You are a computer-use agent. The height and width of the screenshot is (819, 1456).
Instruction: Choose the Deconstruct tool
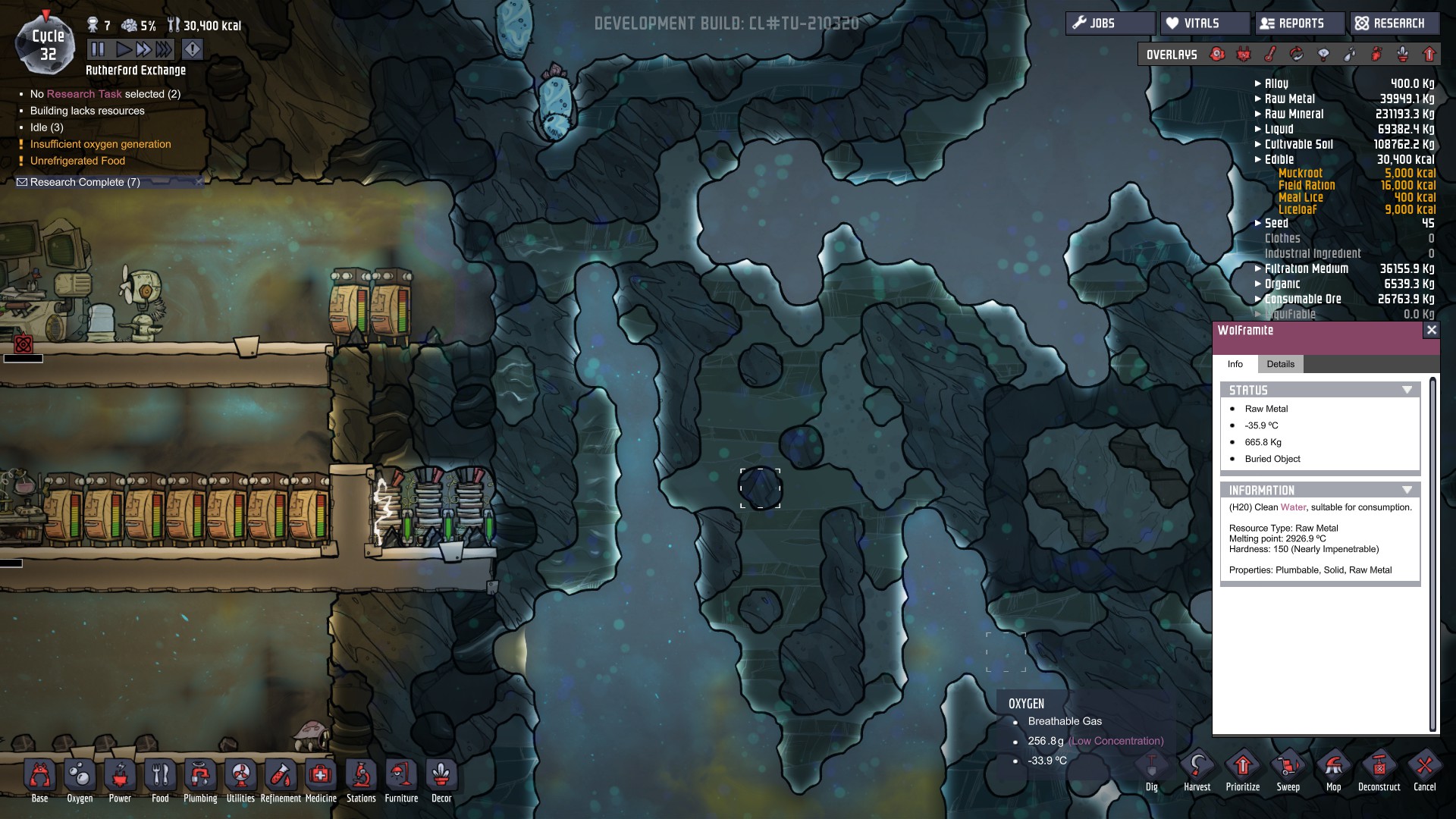[1379, 771]
